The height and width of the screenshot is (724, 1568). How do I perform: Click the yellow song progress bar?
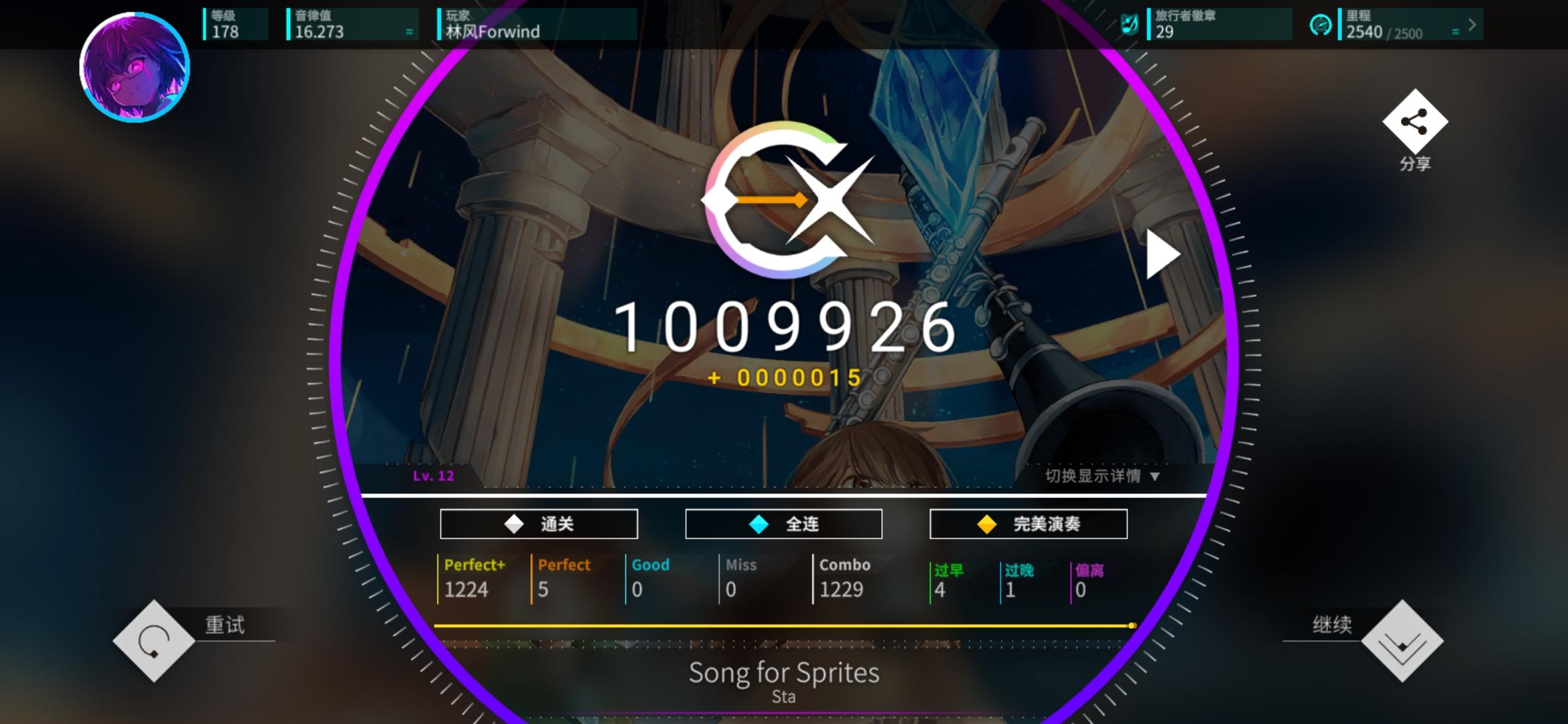click(x=784, y=625)
